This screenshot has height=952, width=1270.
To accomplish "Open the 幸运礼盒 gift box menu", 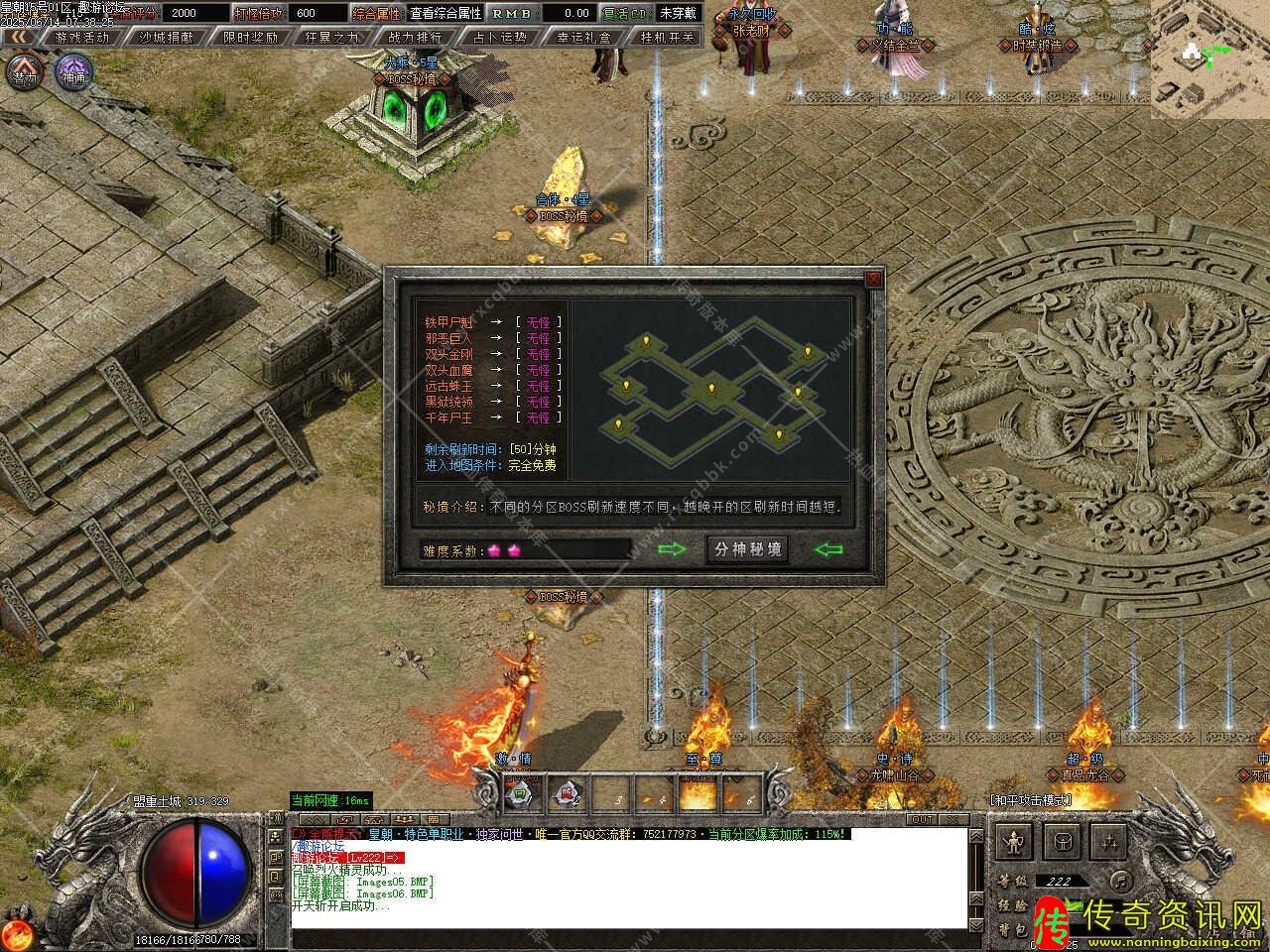I will [x=583, y=37].
